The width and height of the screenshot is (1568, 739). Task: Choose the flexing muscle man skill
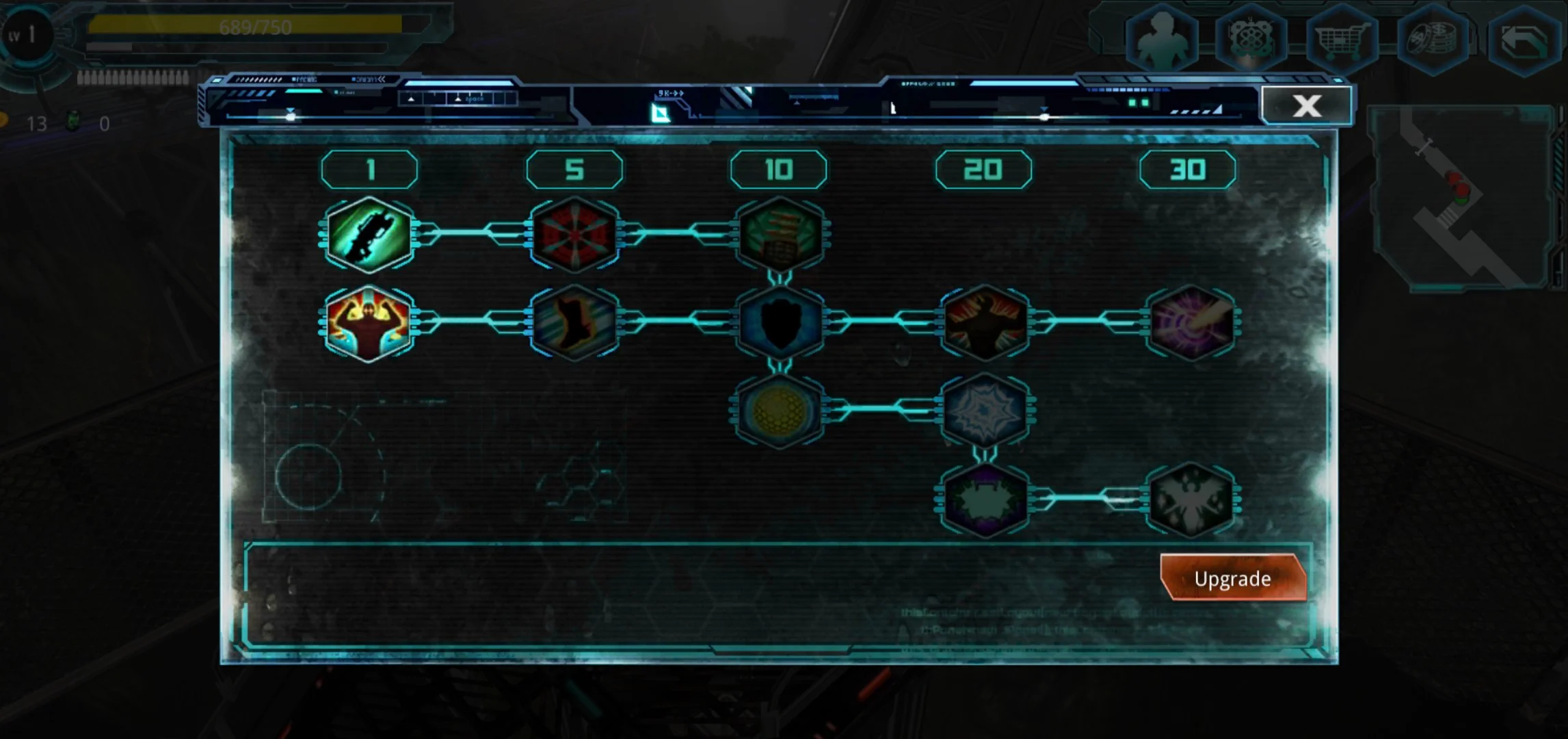369,323
